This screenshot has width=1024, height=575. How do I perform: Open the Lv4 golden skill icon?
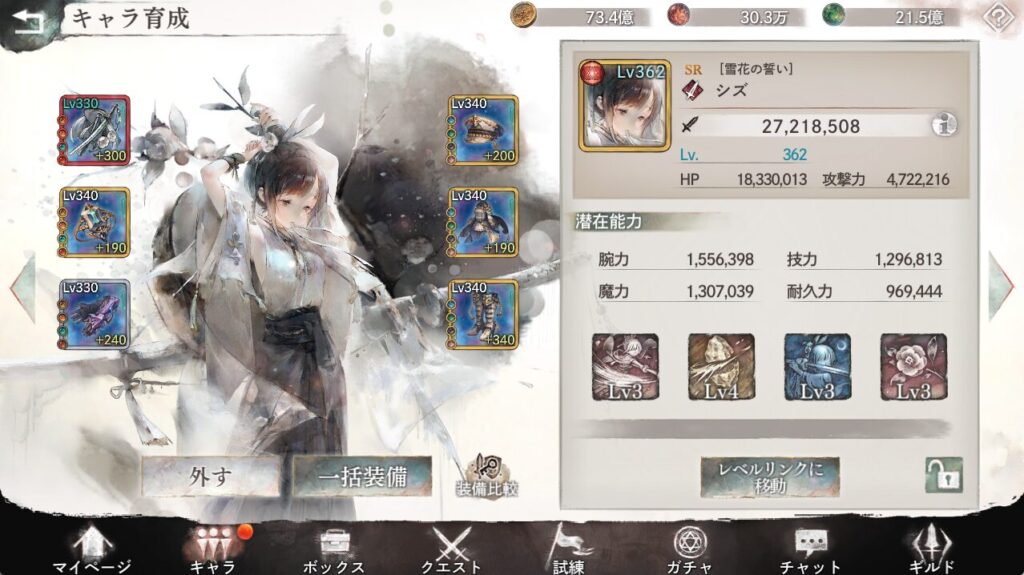coord(721,367)
